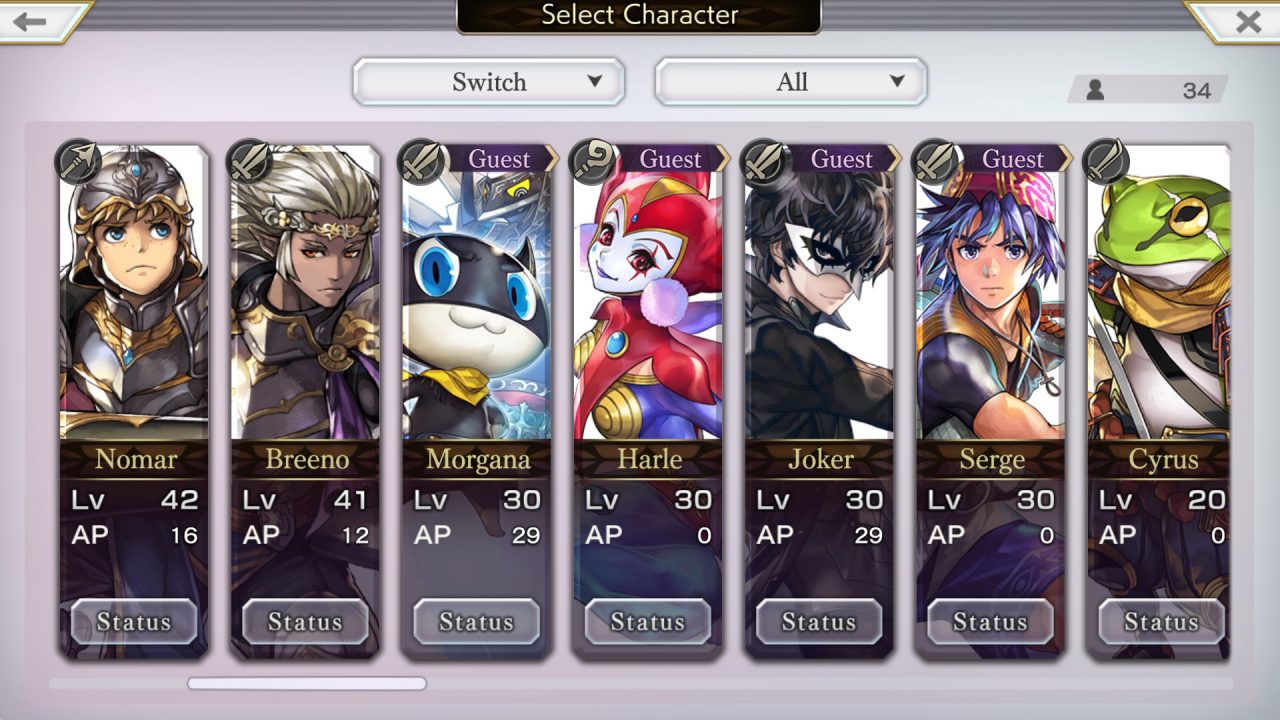Open the All filter dropdown

[x=791, y=82]
